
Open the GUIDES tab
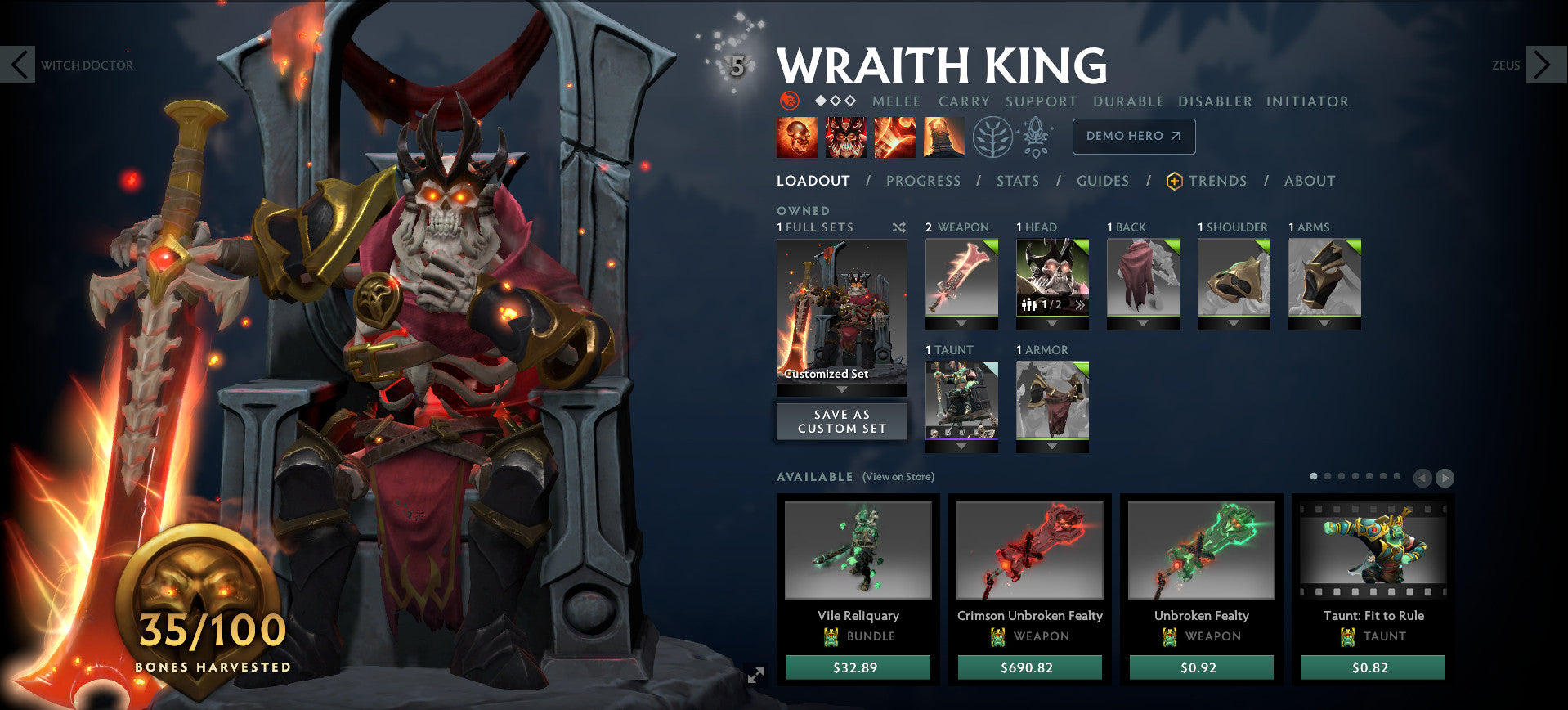[1103, 181]
